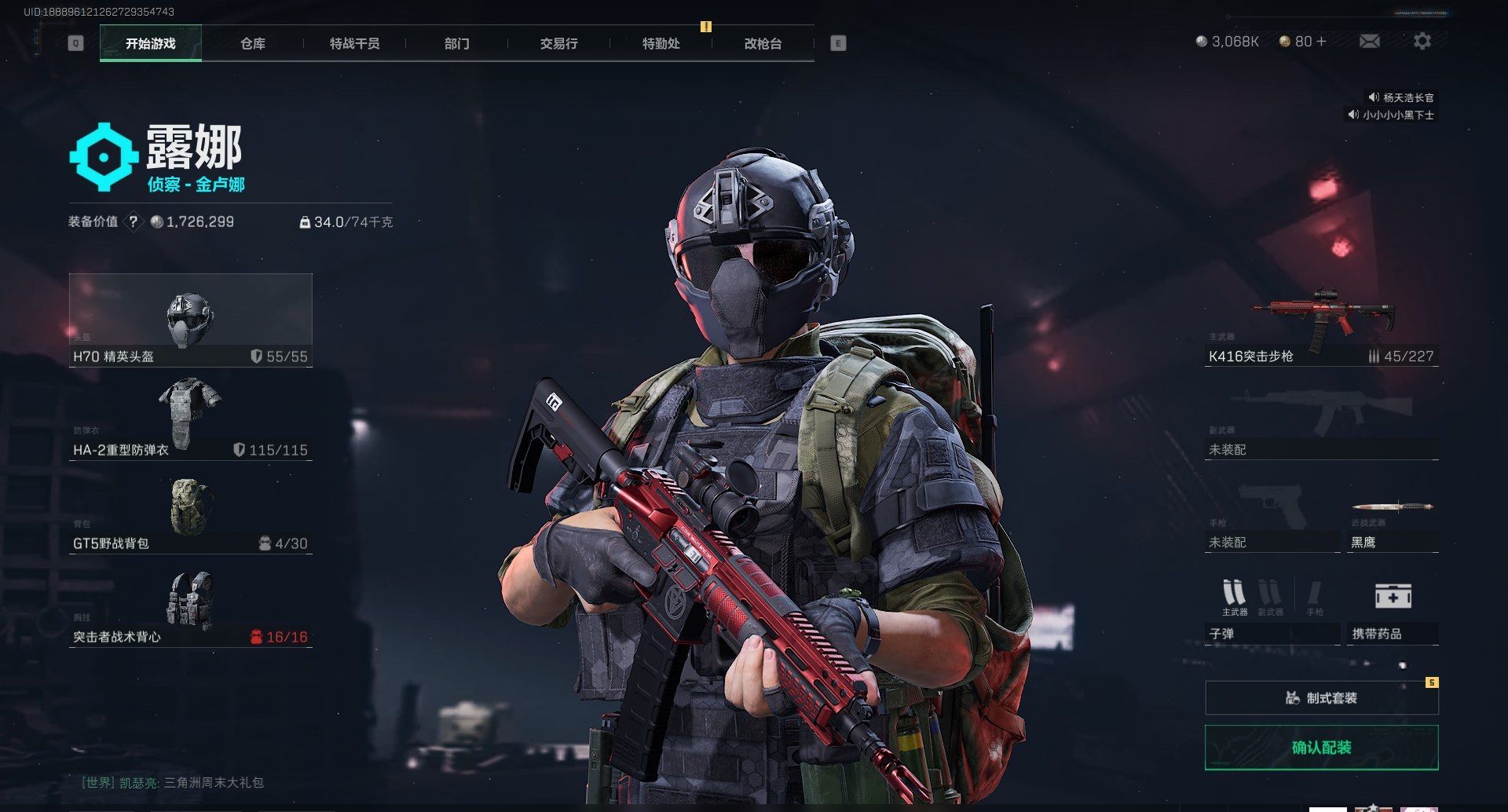The width and height of the screenshot is (1508, 812).
Task: Click the 制式套装 button
Action: pos(1321,697)
